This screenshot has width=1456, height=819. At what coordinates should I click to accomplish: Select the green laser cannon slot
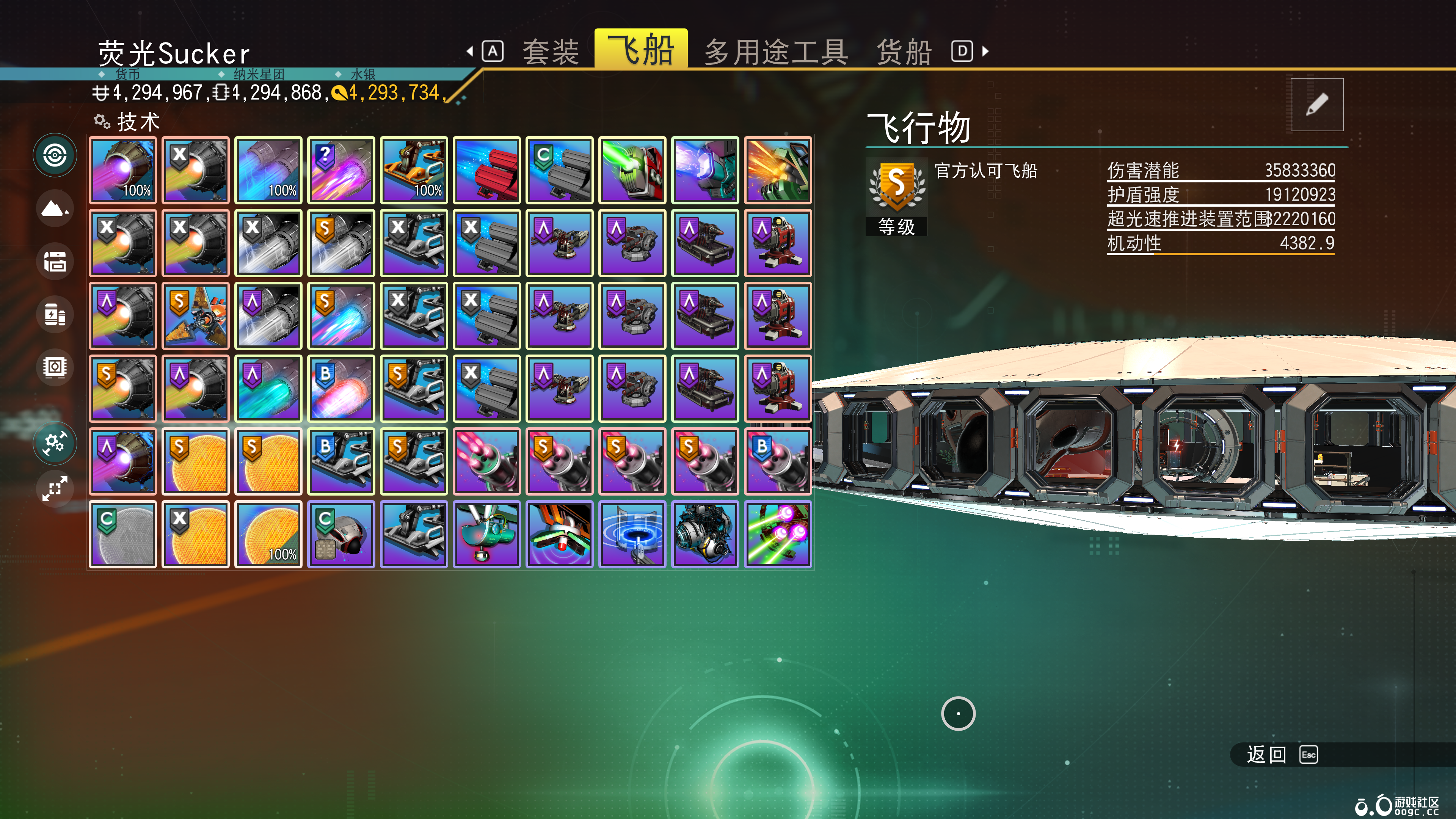pyautogui.click(x=632, y=170)
